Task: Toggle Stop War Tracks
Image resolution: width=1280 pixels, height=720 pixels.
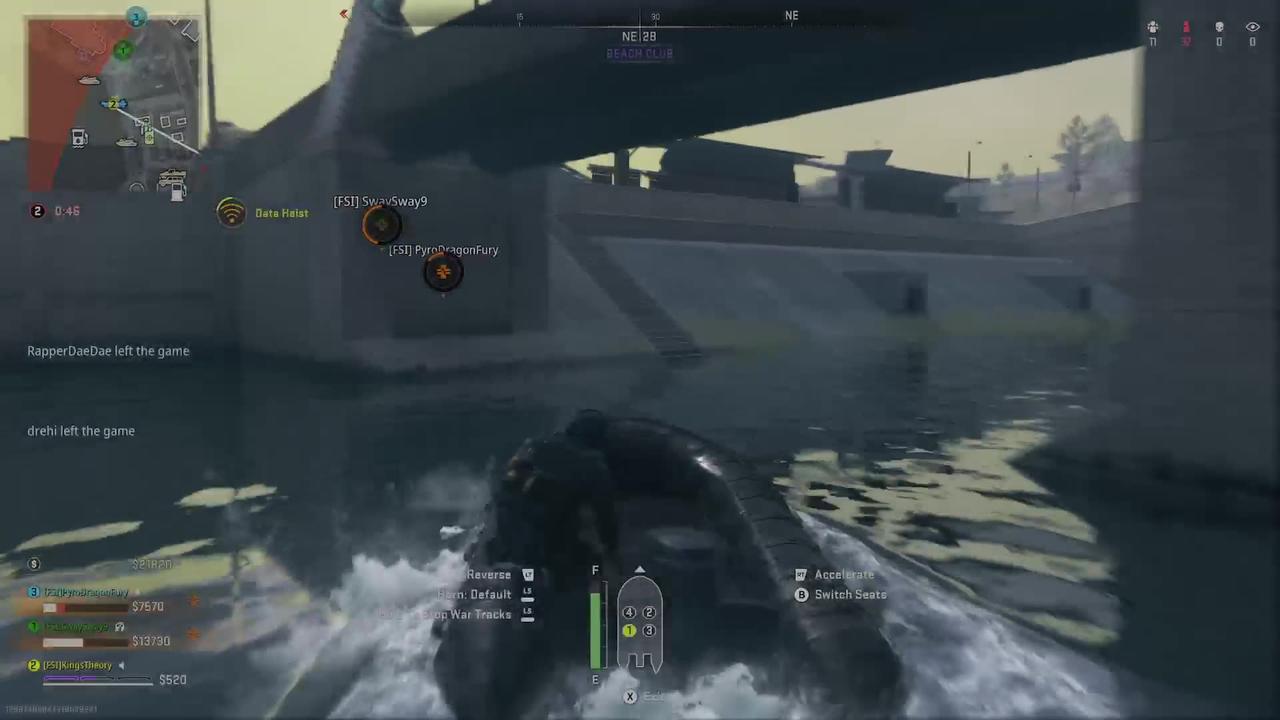Action: point(467,614)
